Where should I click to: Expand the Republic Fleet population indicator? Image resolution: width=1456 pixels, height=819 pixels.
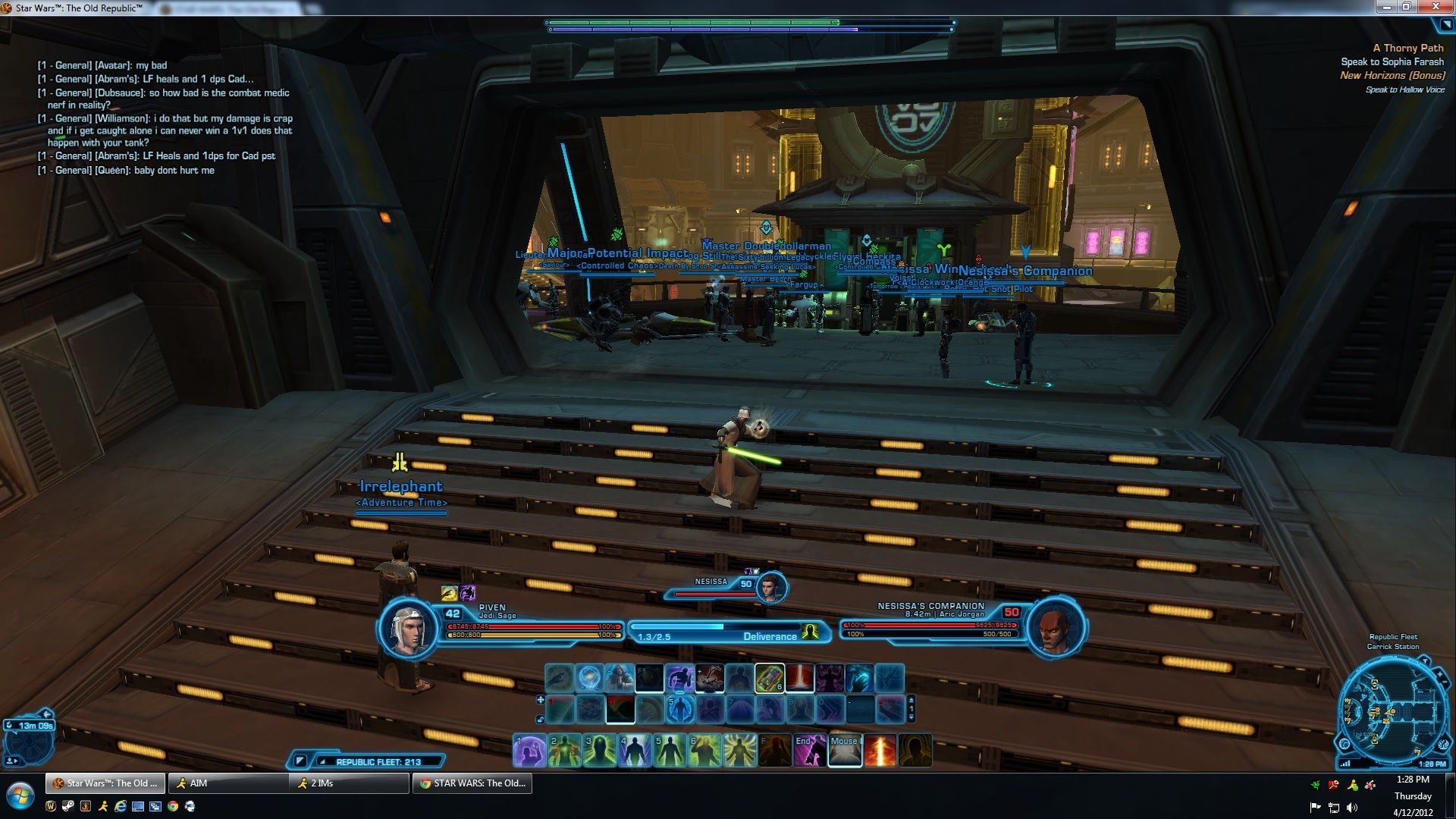pos(323,761)
